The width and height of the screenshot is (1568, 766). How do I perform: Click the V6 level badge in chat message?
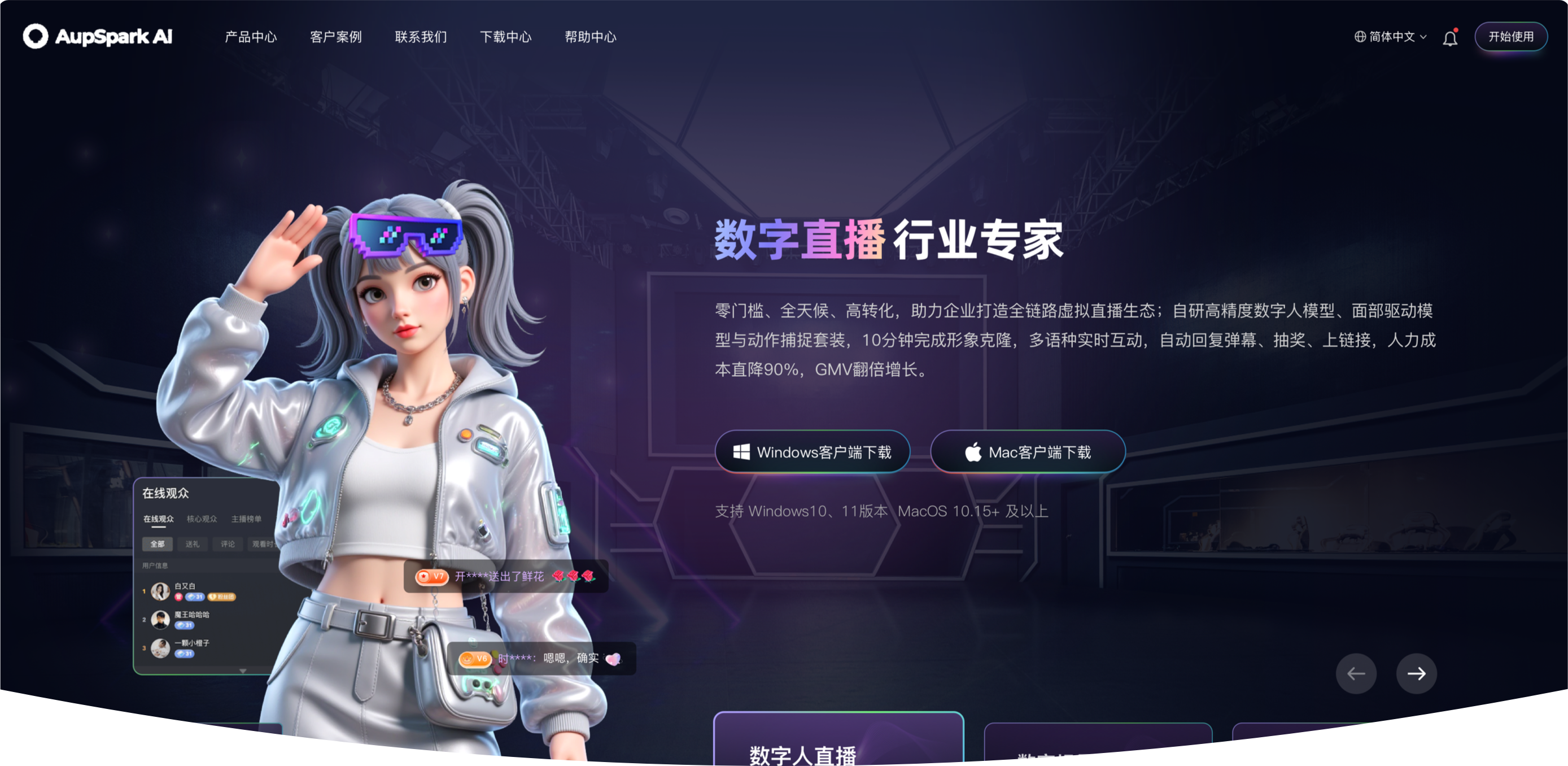coord(475,659)
